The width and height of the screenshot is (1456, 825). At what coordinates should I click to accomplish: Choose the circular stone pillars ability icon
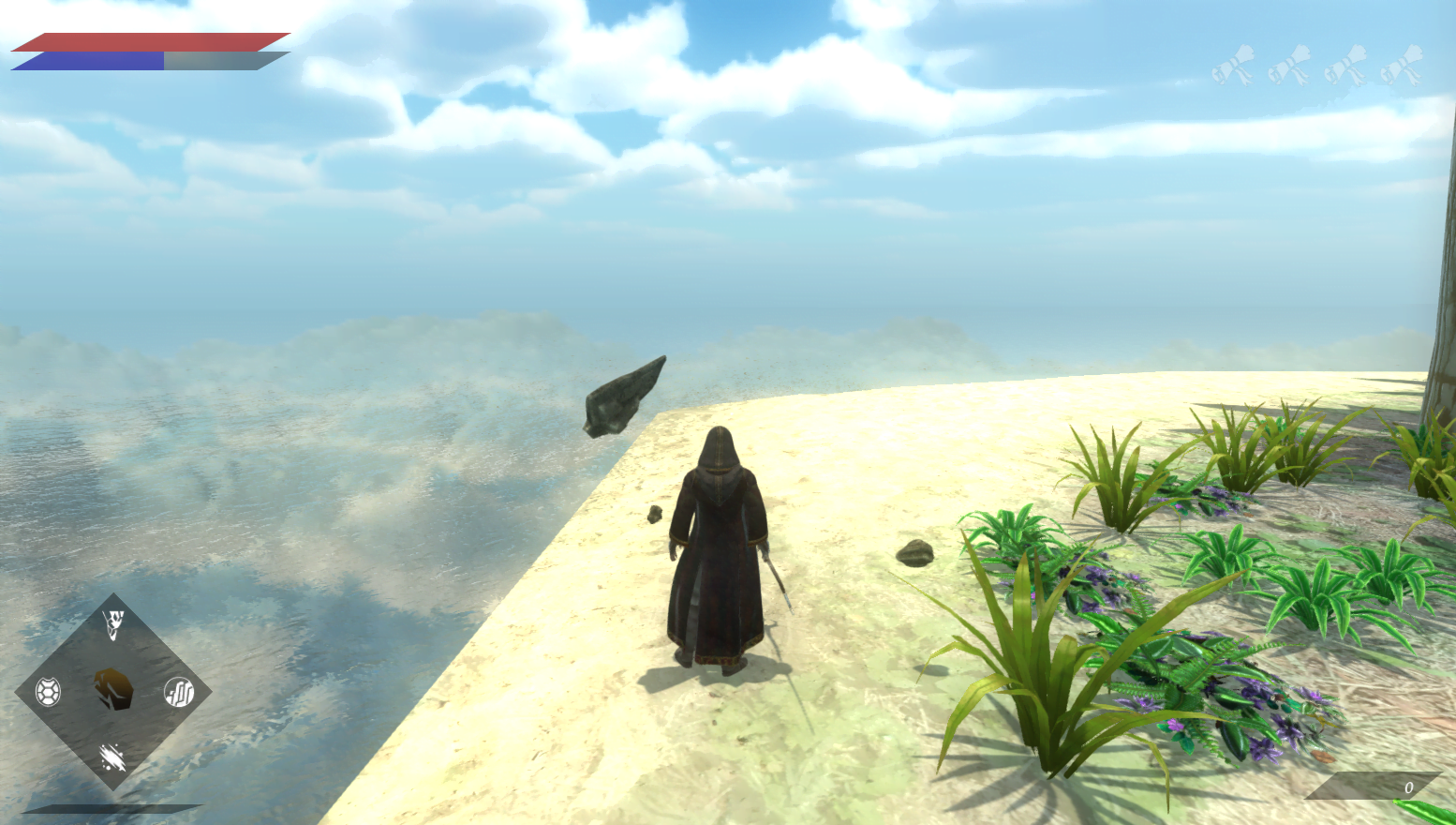(179, 692)
